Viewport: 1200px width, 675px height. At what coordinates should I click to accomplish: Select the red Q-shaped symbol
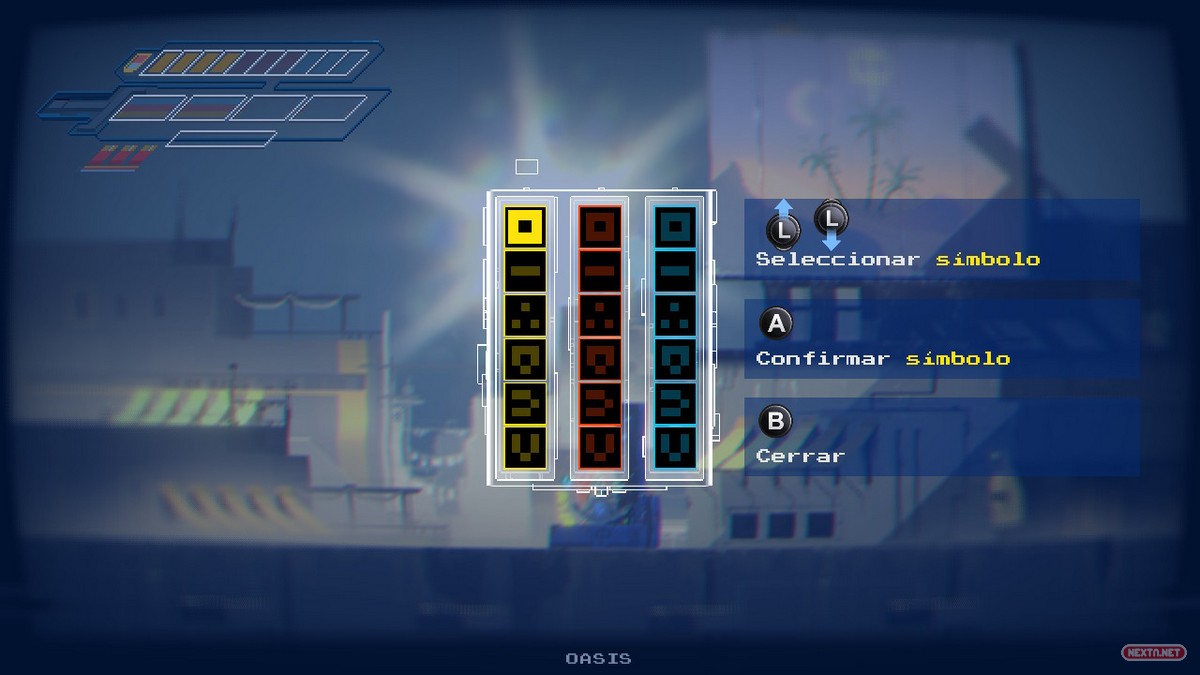(x=599, y=358)
